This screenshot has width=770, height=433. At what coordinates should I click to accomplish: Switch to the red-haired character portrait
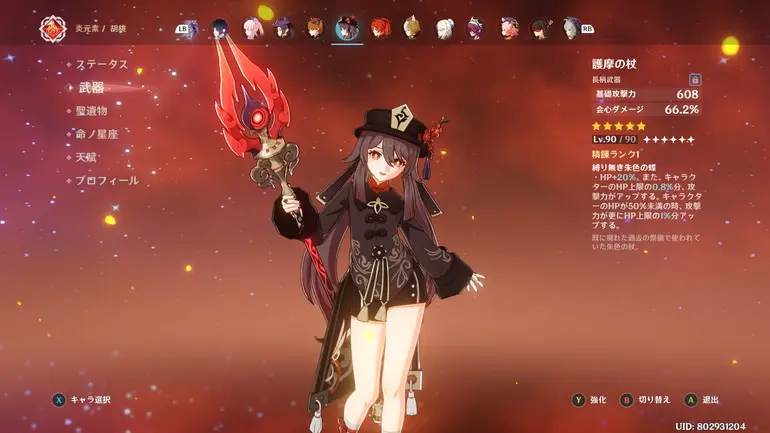coord(380,27)
